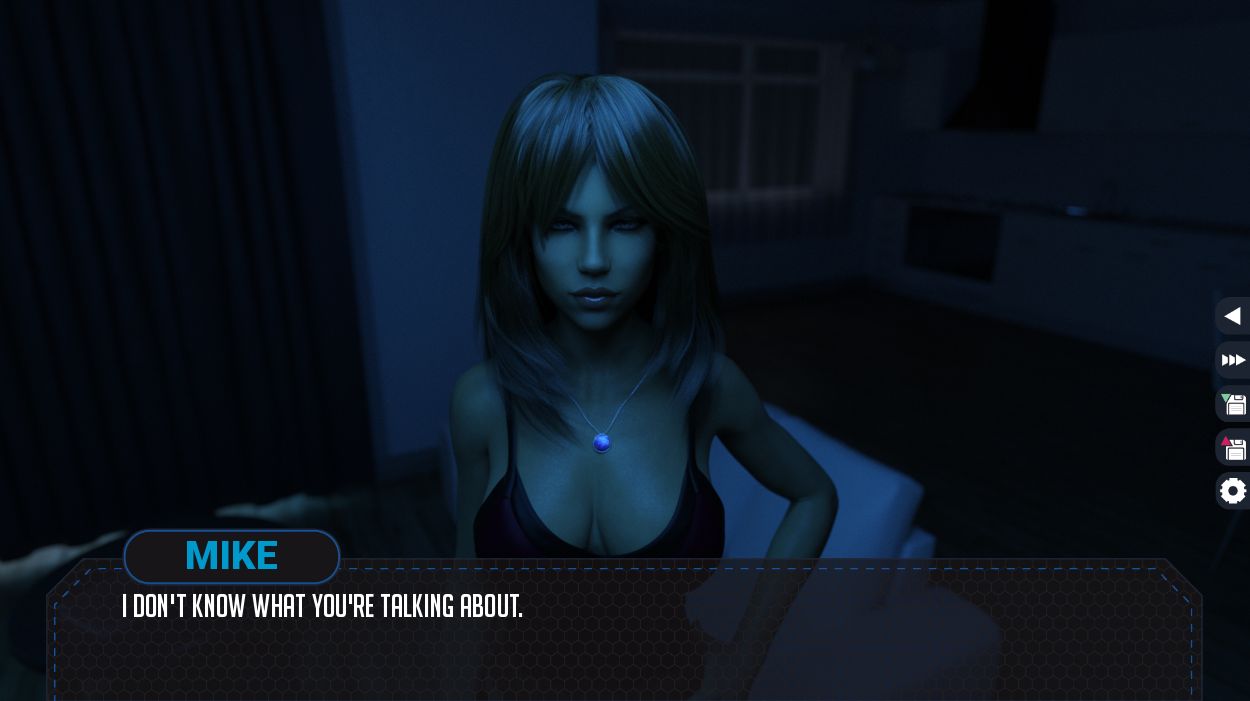This screenshot has width=1250, height=701.
Task: Open settings with the gear icon
Action: click(1233, 491)
